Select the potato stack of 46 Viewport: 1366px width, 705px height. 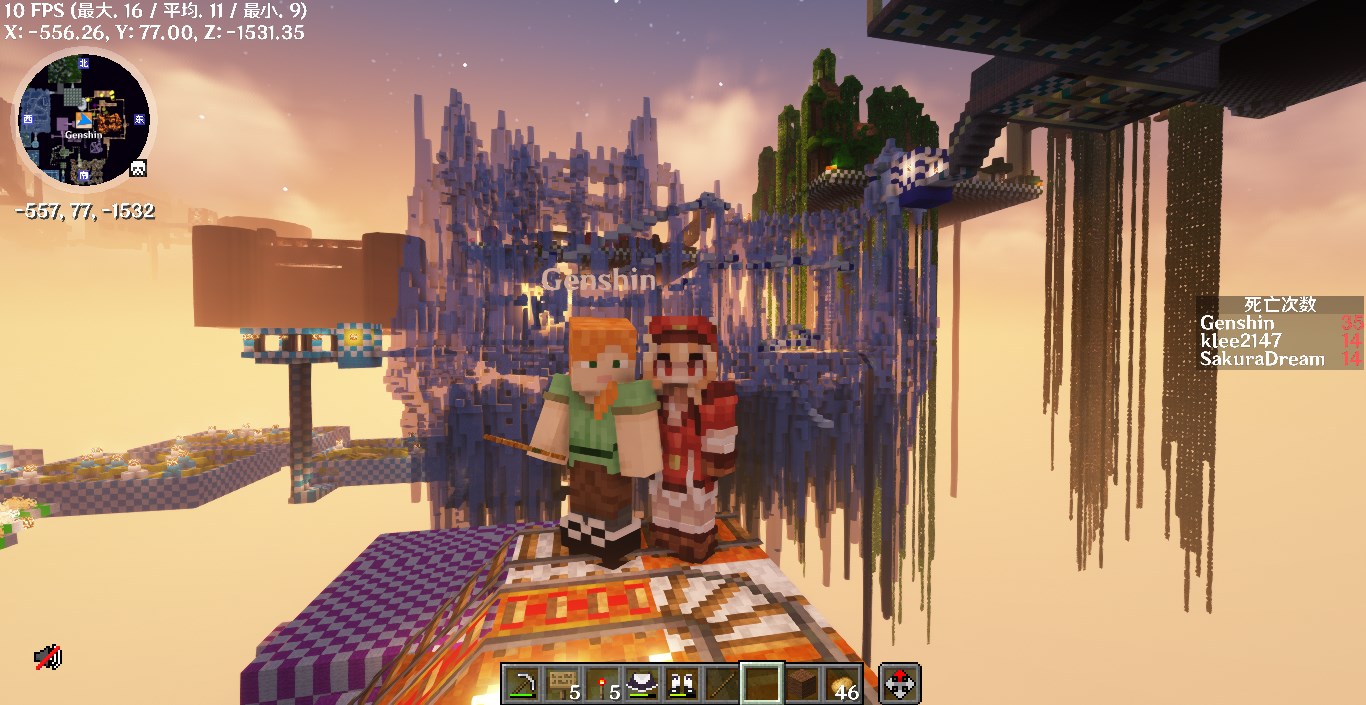tap(841, 684)
